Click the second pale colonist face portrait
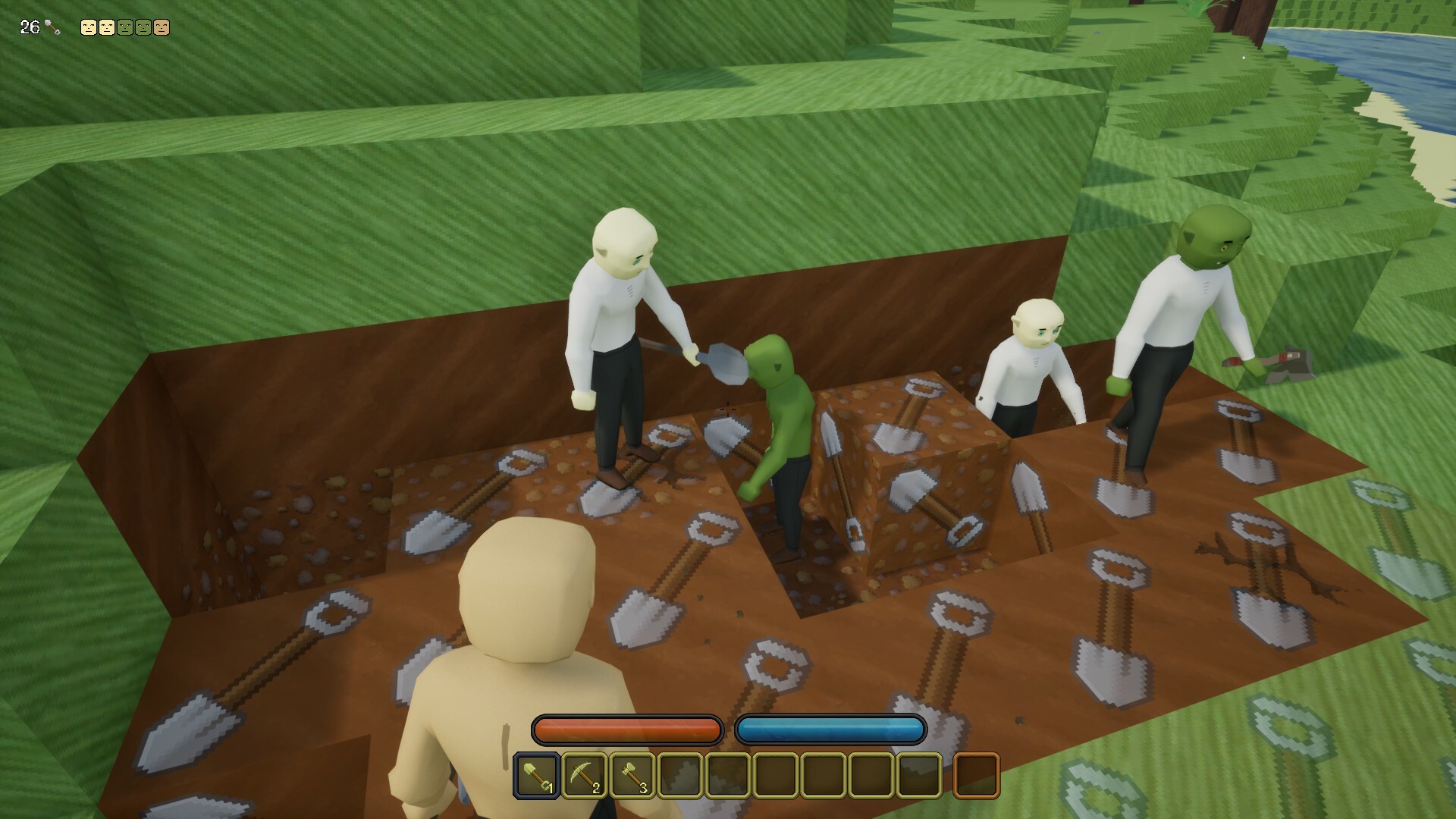 [107, 27]
